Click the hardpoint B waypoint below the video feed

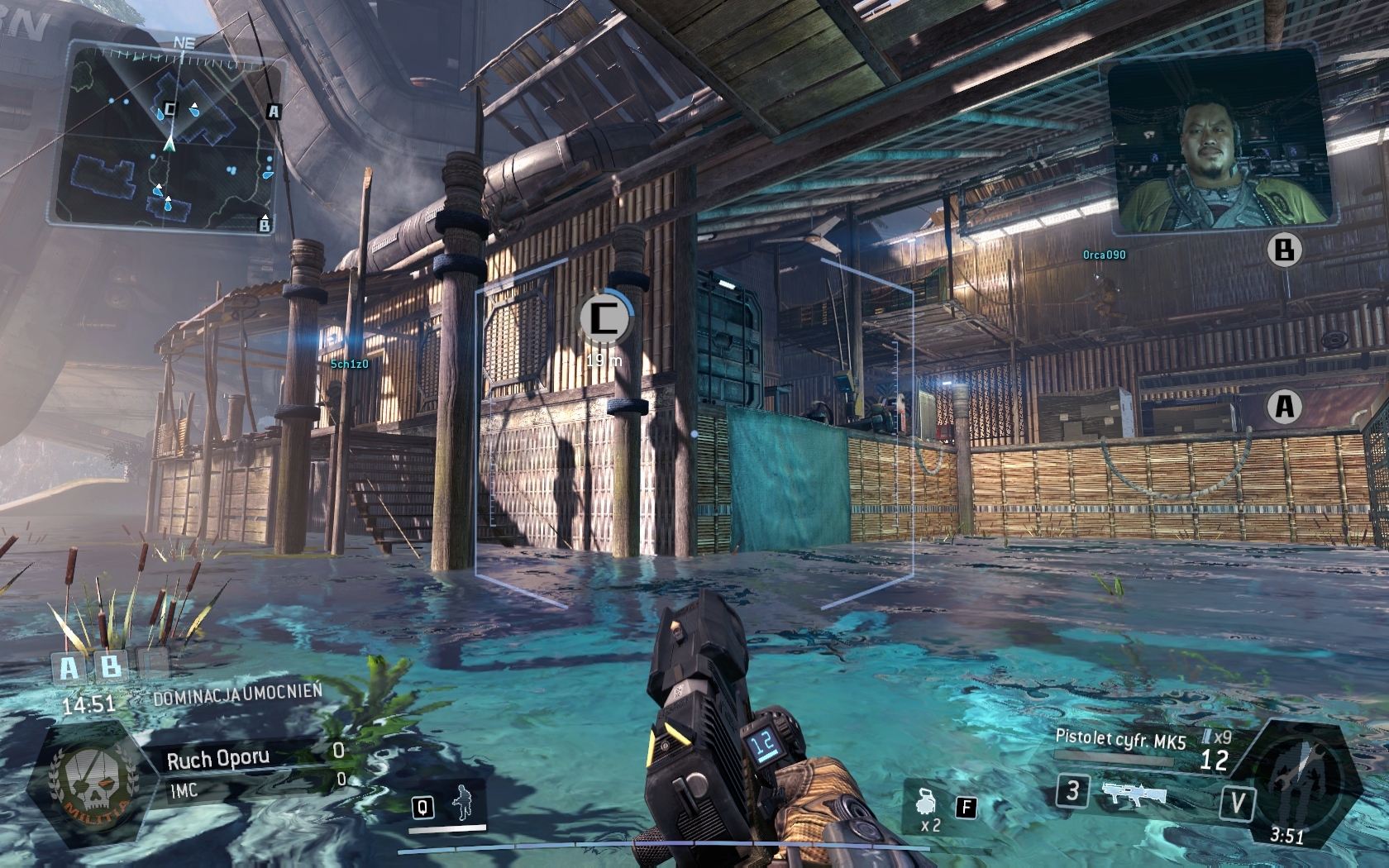pos(1284,250)
